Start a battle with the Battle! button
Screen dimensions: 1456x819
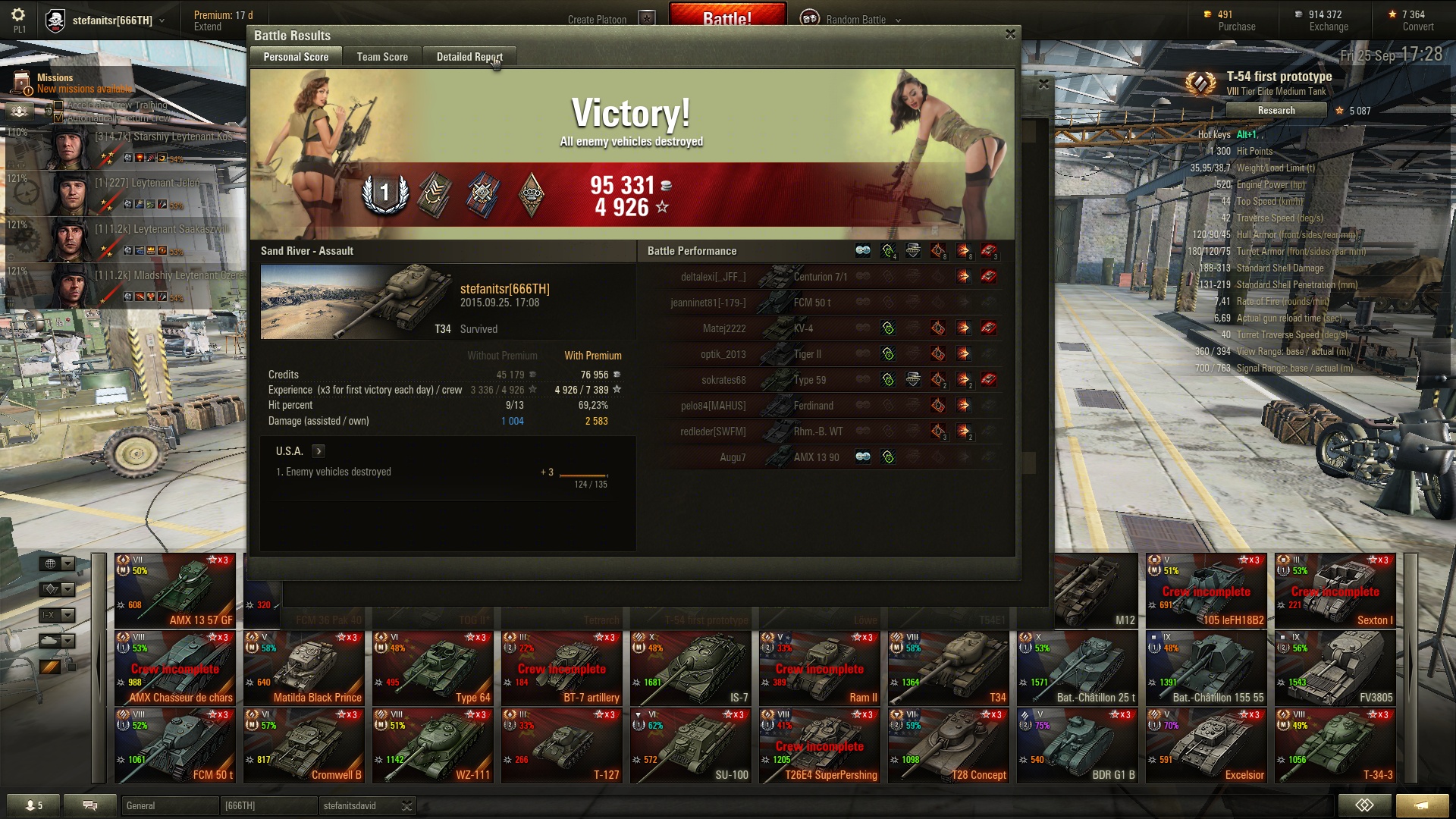(x=726, y=17)
